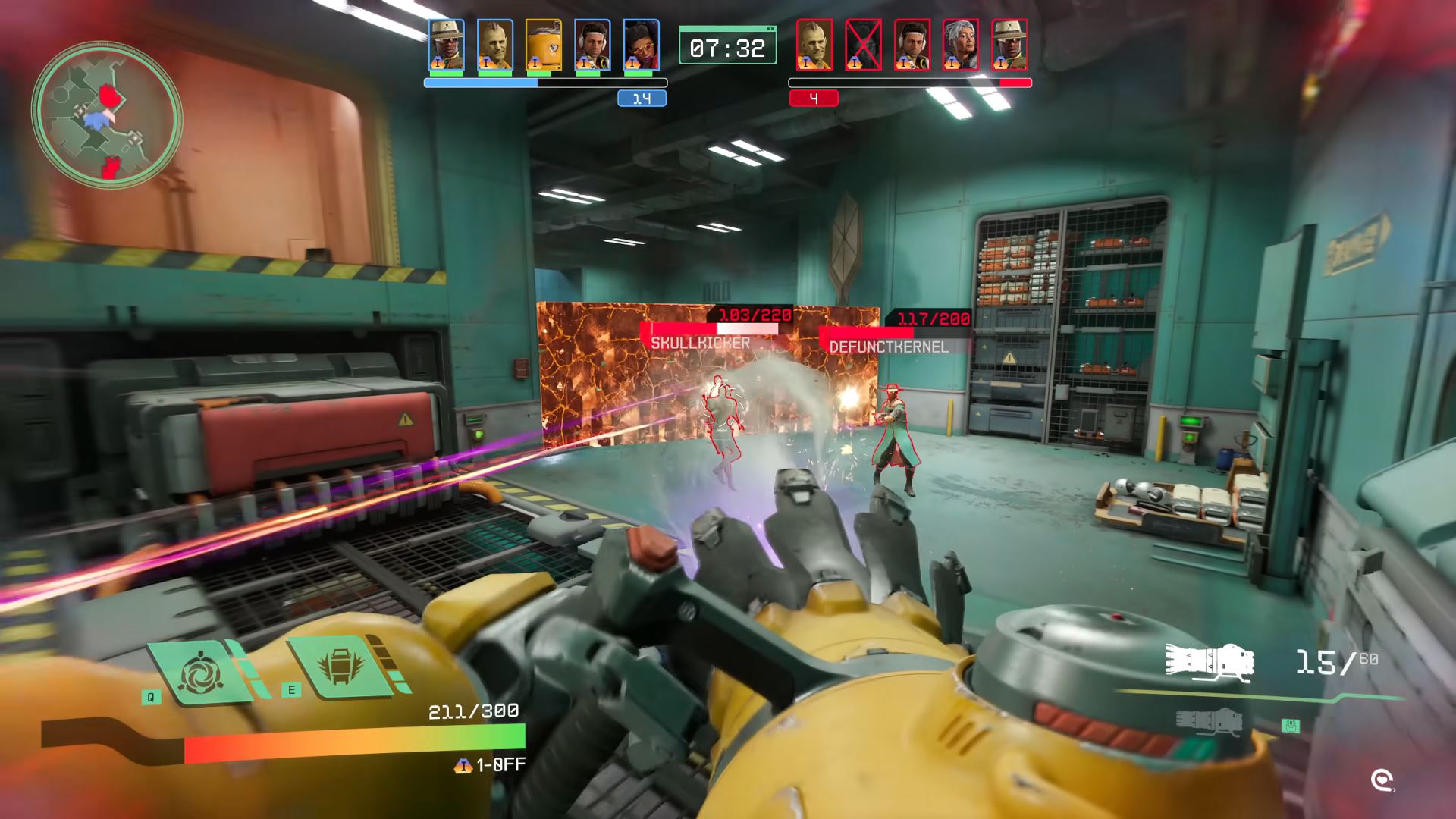Image resolution: width=1456 pixels, height=819 pixels.
Task: Switch to the dimmed secondary weapon icon
Action: [1209, 721]
